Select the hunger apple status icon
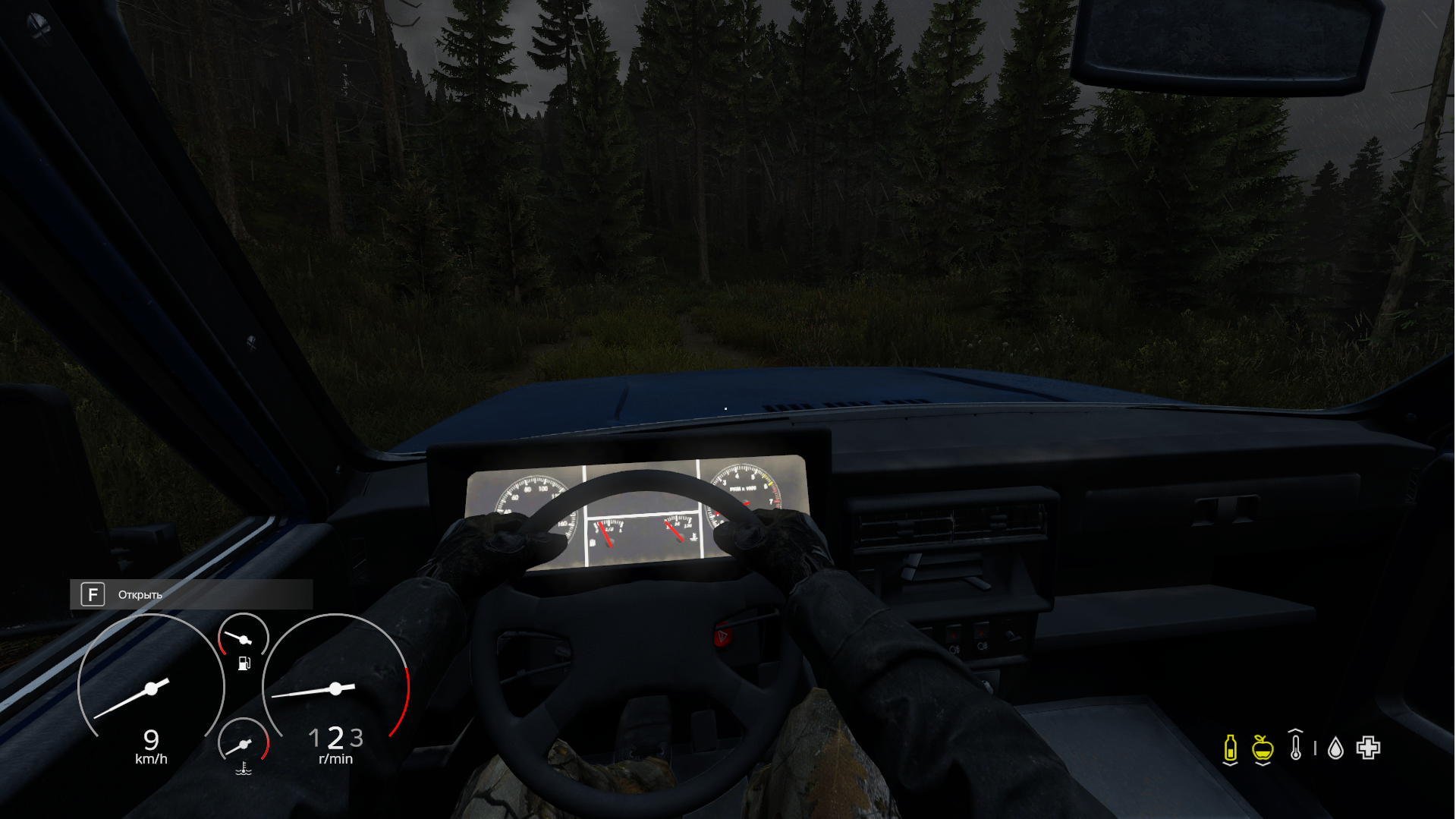This screenshot has height=819, width=1456. (1263, 748)
